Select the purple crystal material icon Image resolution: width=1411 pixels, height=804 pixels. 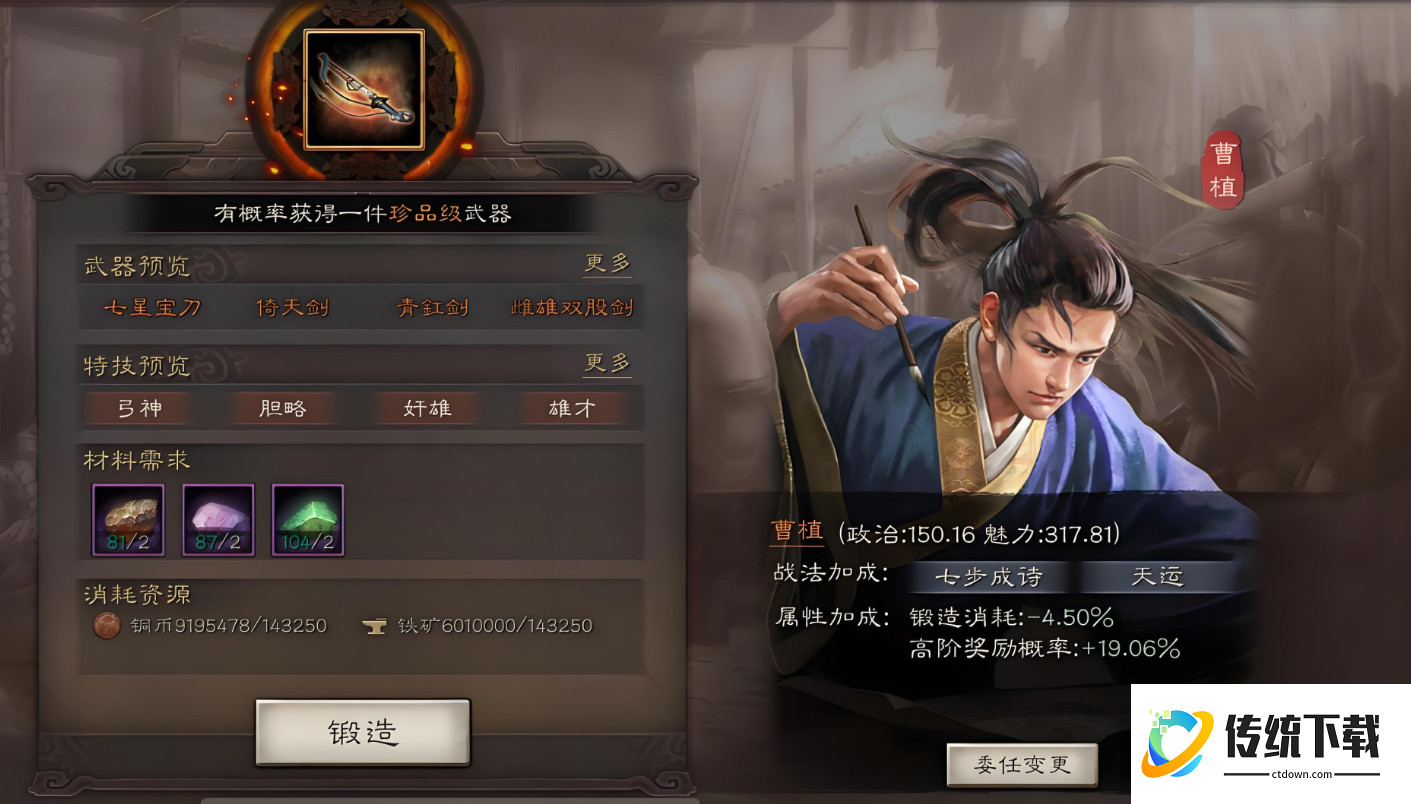(217, 520)
